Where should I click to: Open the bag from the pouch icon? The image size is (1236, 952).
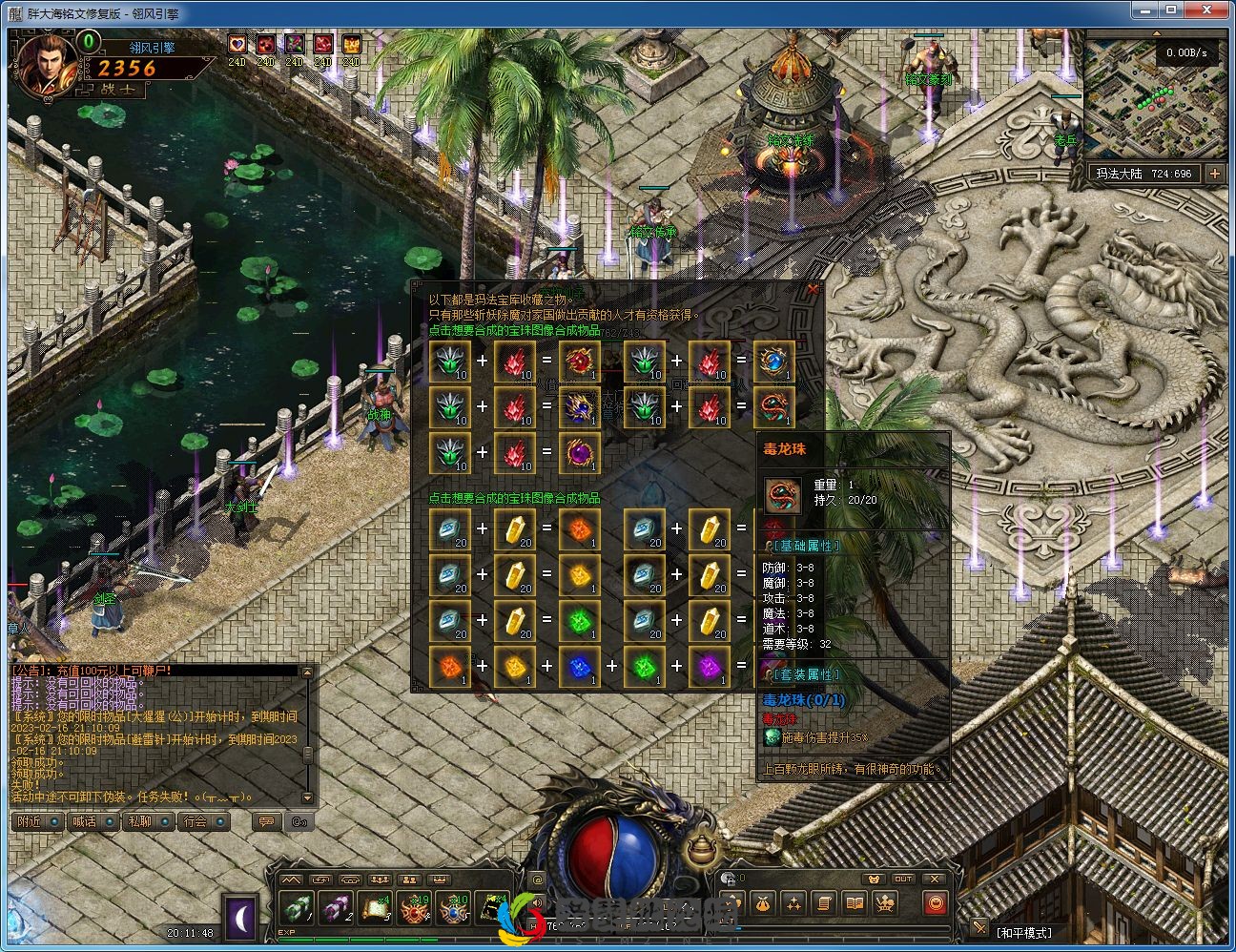(x=762, y=903)
